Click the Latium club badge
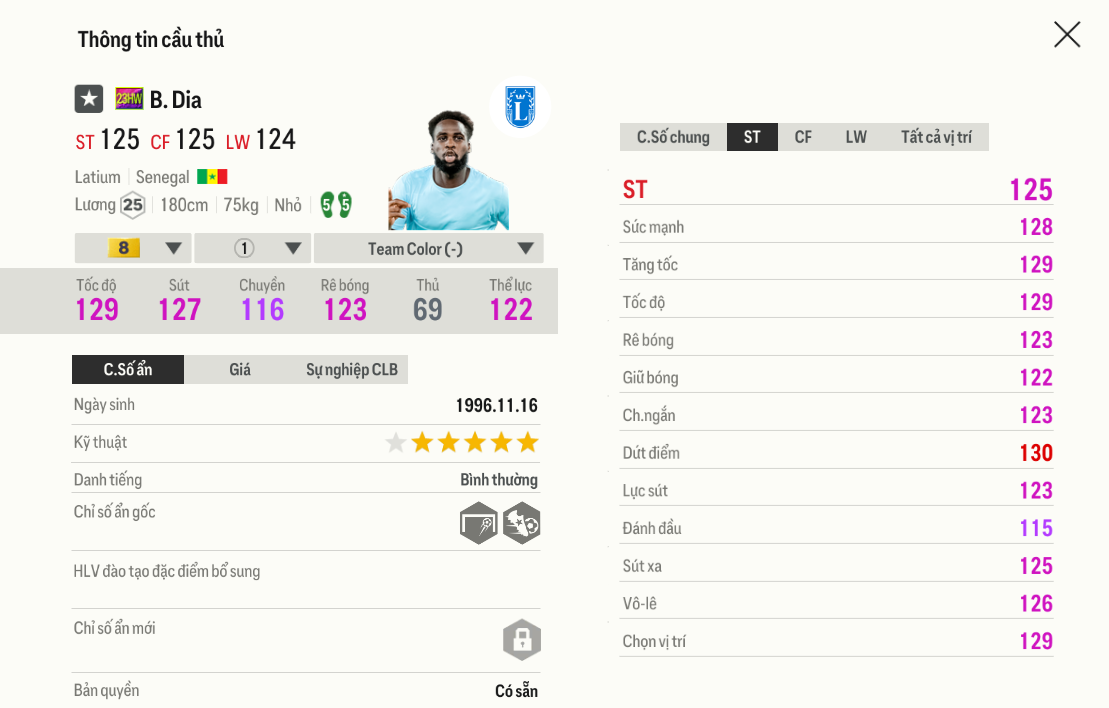The image size is (1109, 708). click(x=520, y=107)
